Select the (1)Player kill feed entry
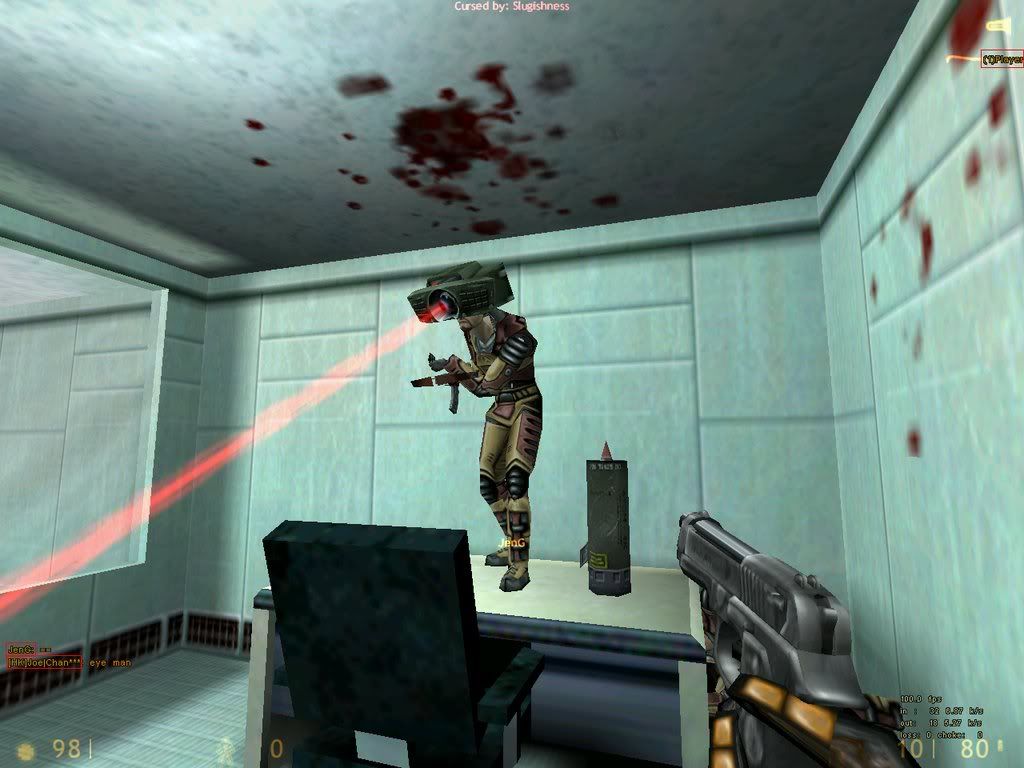1024x768 pixels. point(1001,59)
